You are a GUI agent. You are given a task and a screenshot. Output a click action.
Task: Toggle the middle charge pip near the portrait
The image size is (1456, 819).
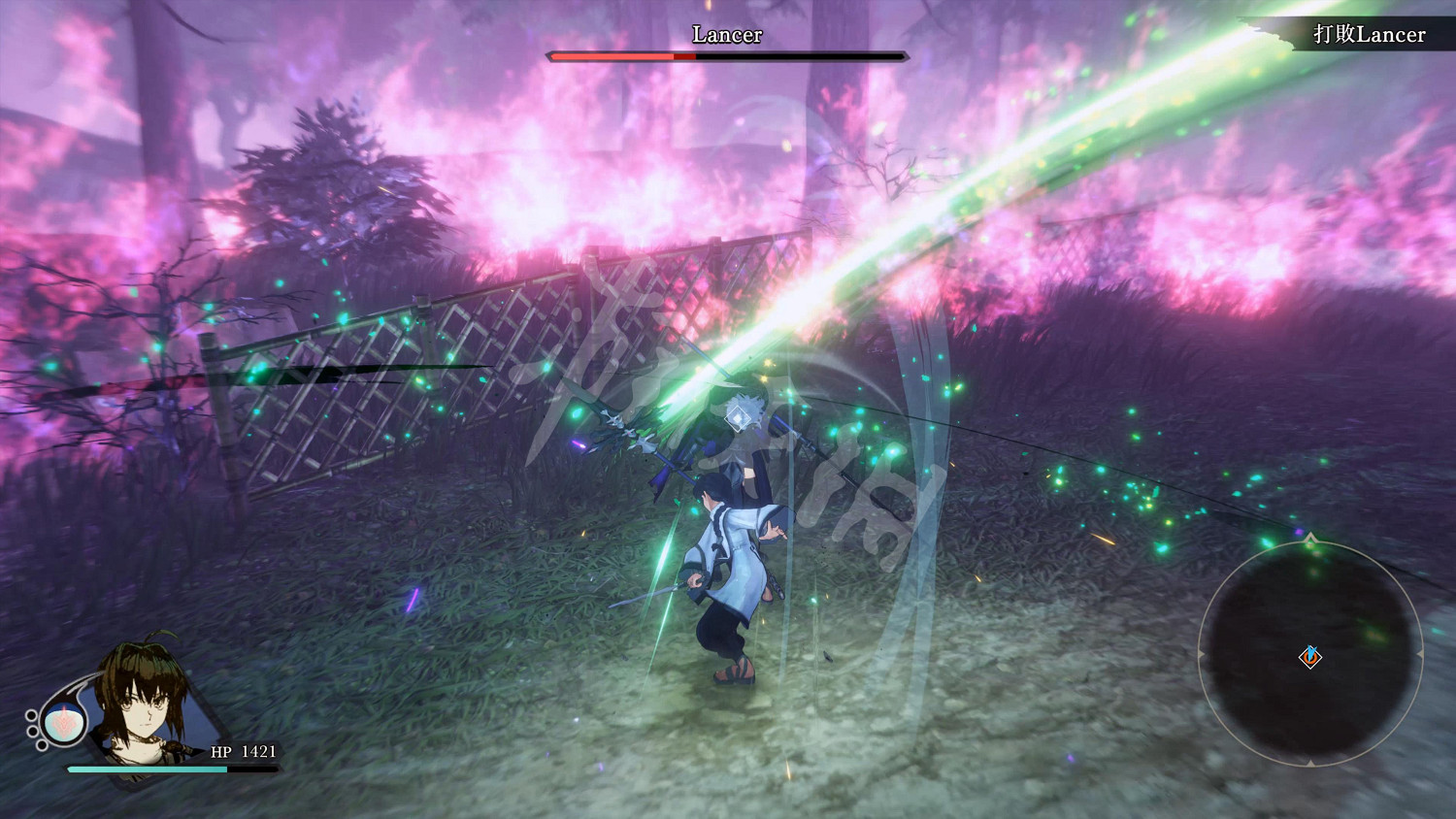31,730
